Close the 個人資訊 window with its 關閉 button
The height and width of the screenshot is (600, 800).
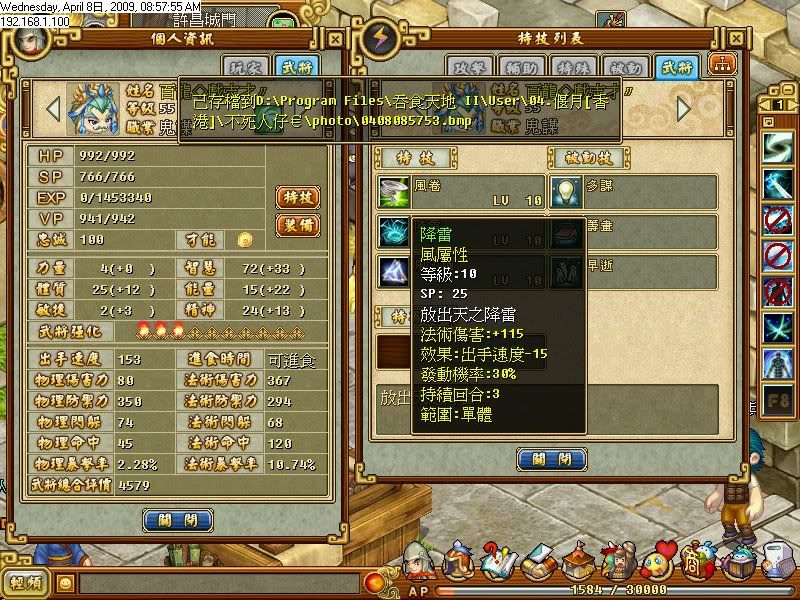pyautogui.click(x=177, y=520)
